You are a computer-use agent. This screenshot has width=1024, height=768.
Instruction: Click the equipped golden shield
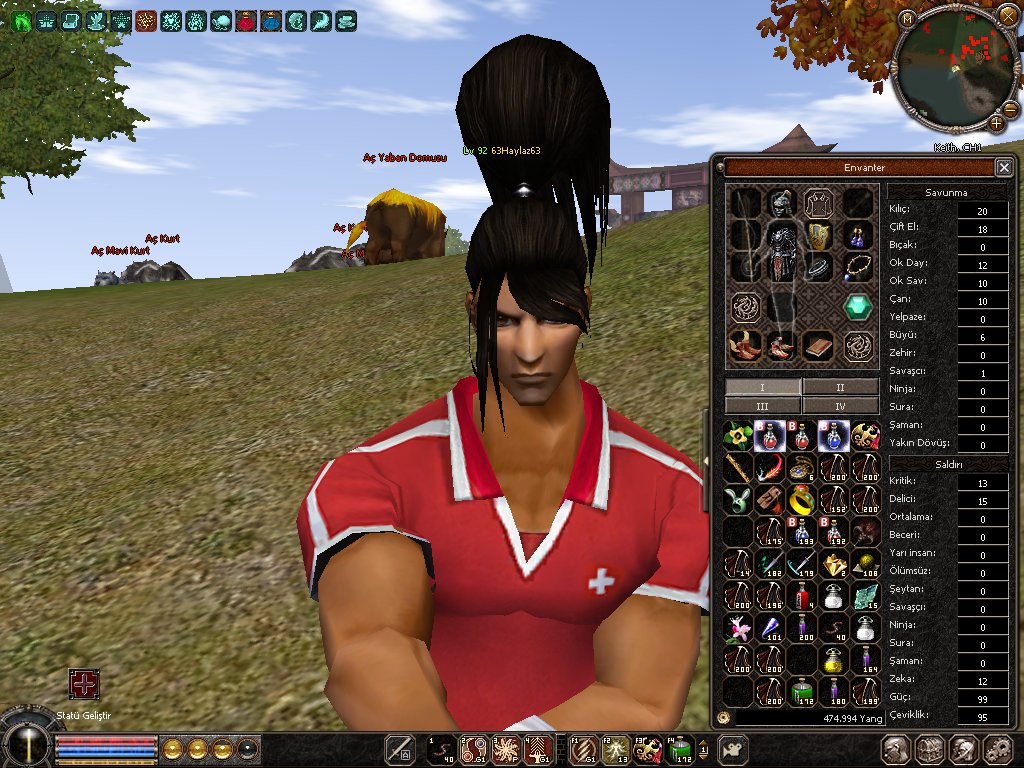819,236
